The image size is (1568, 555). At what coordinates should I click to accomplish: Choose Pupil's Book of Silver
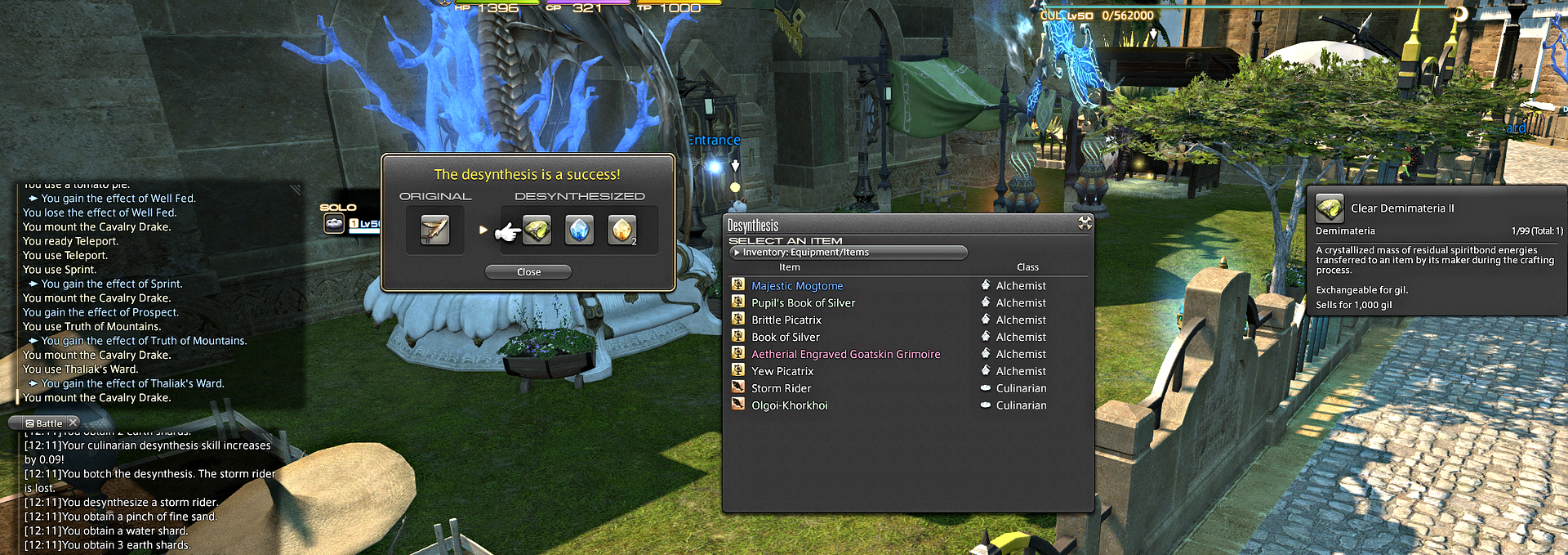(803, 303)
